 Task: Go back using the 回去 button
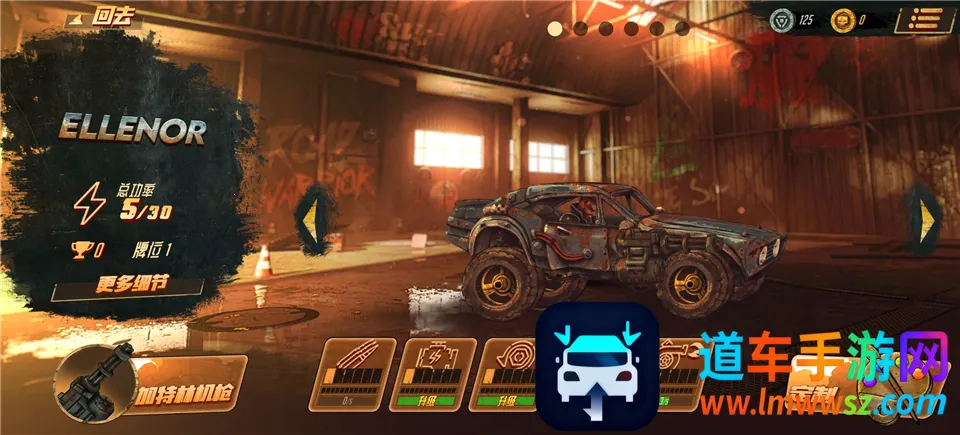point(105,17)
